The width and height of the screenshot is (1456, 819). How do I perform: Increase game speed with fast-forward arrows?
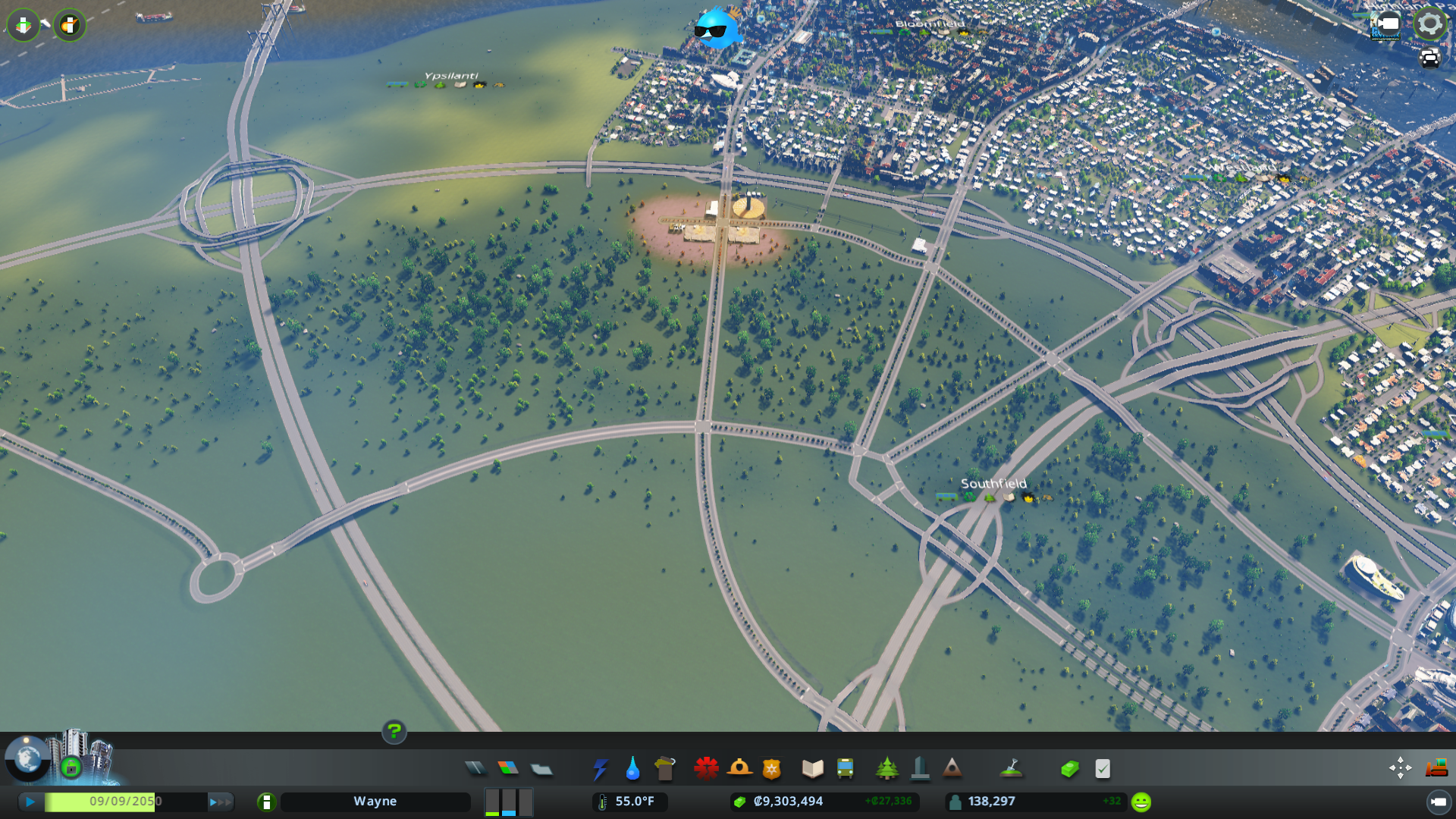click(219, 801)
